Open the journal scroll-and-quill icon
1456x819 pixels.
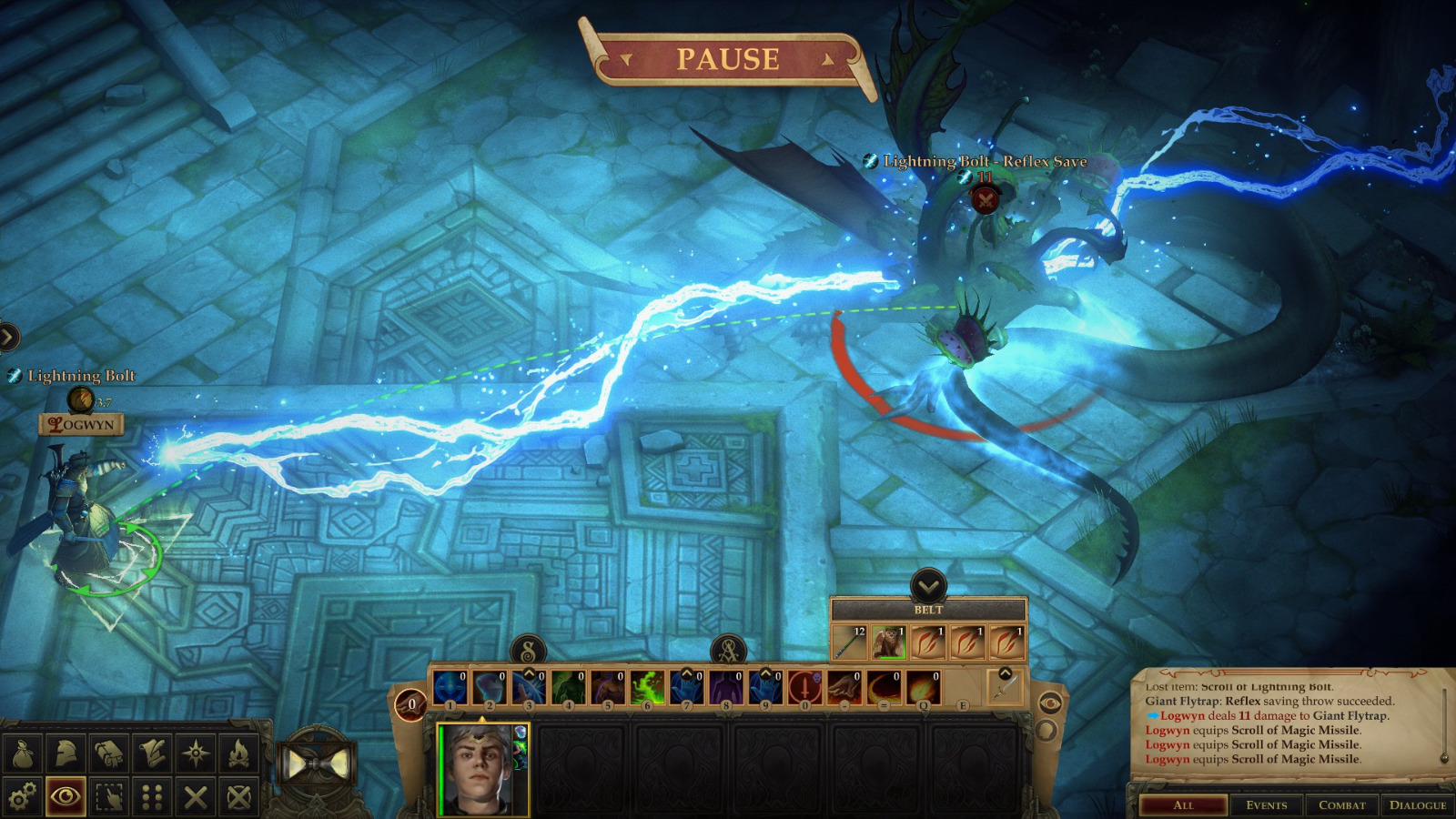[152, 752]
